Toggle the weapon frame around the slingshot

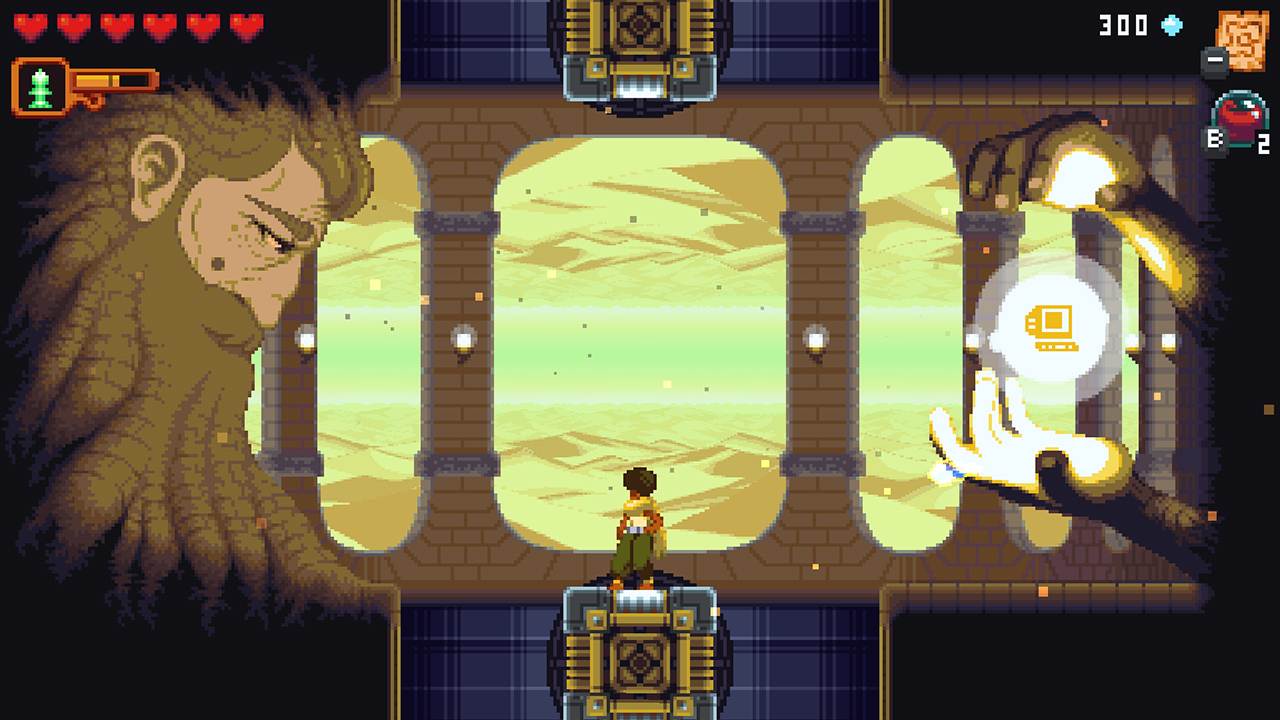40,86
